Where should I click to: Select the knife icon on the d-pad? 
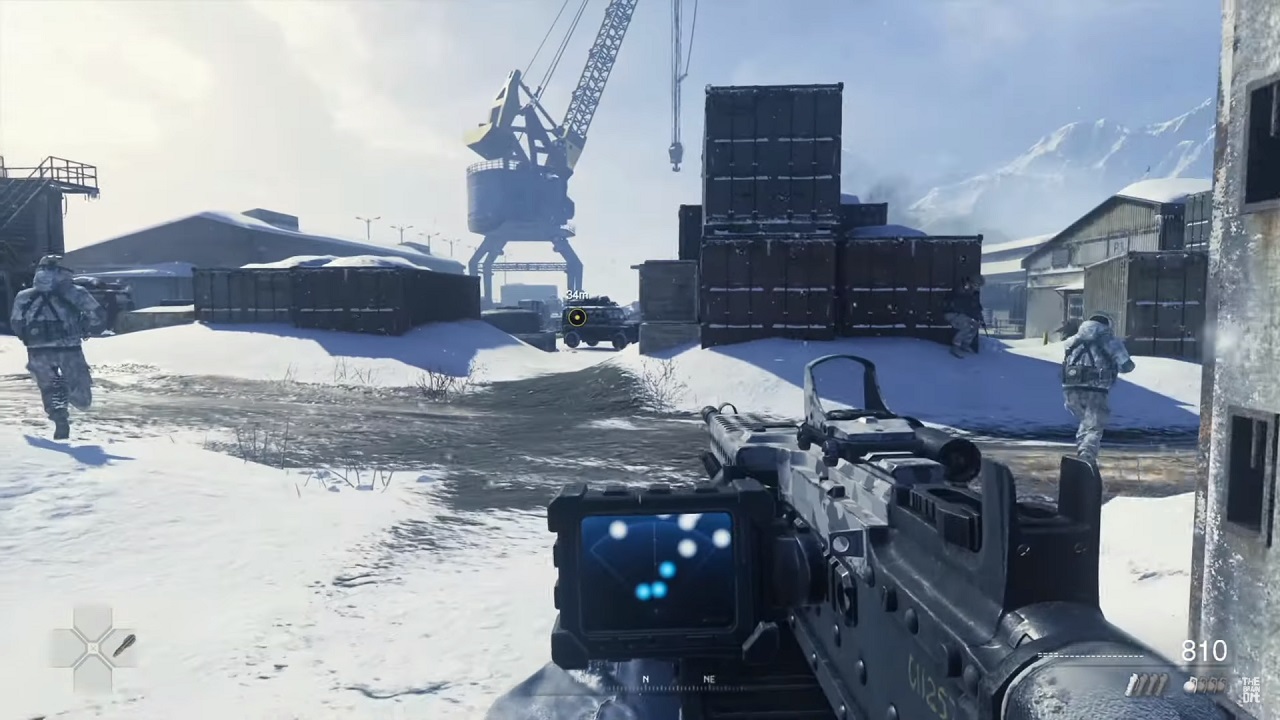pos(123,646)
